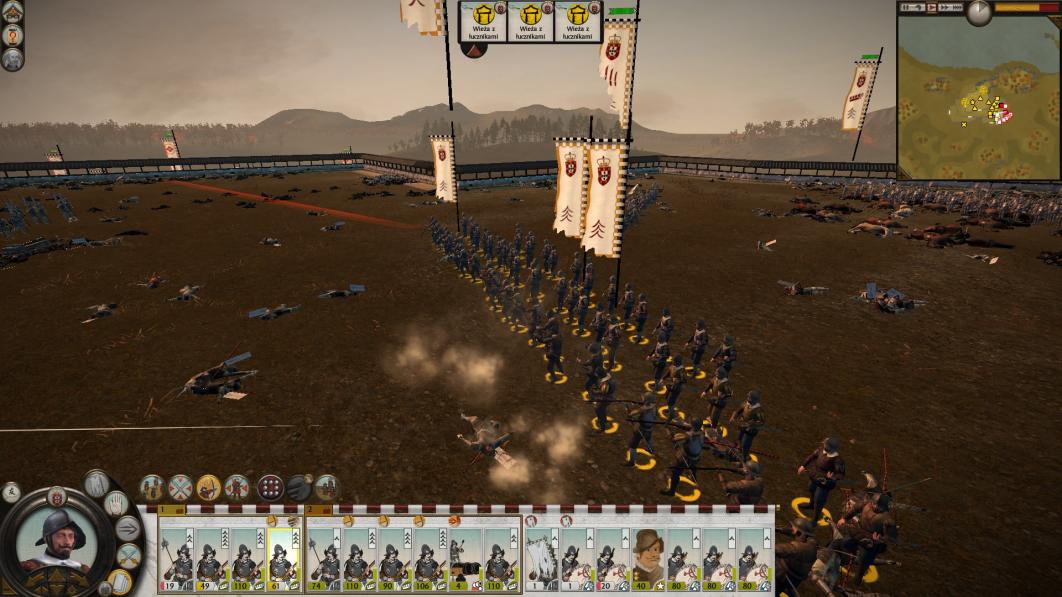The height and width of the screenshot is (597, 1062).
Task: Toggle fire-at-will archer icon
Action: tap(208, 488)
